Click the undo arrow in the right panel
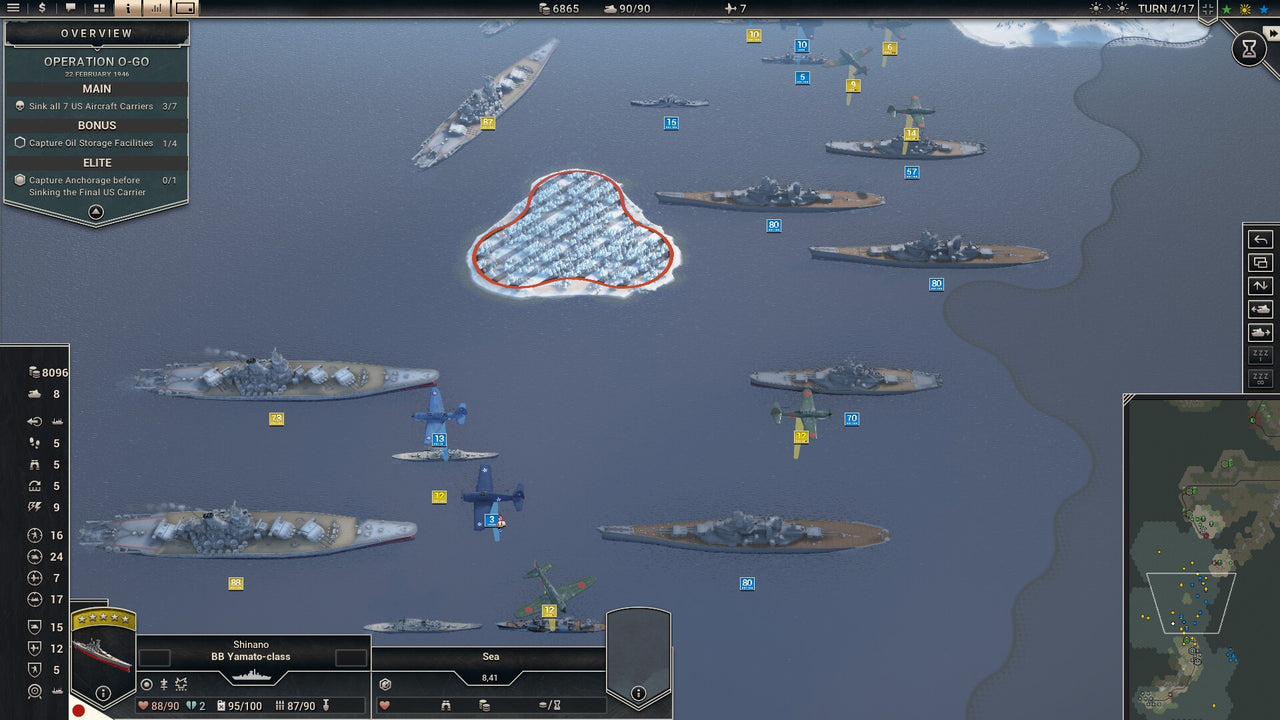 click(x=1261, y=239)
